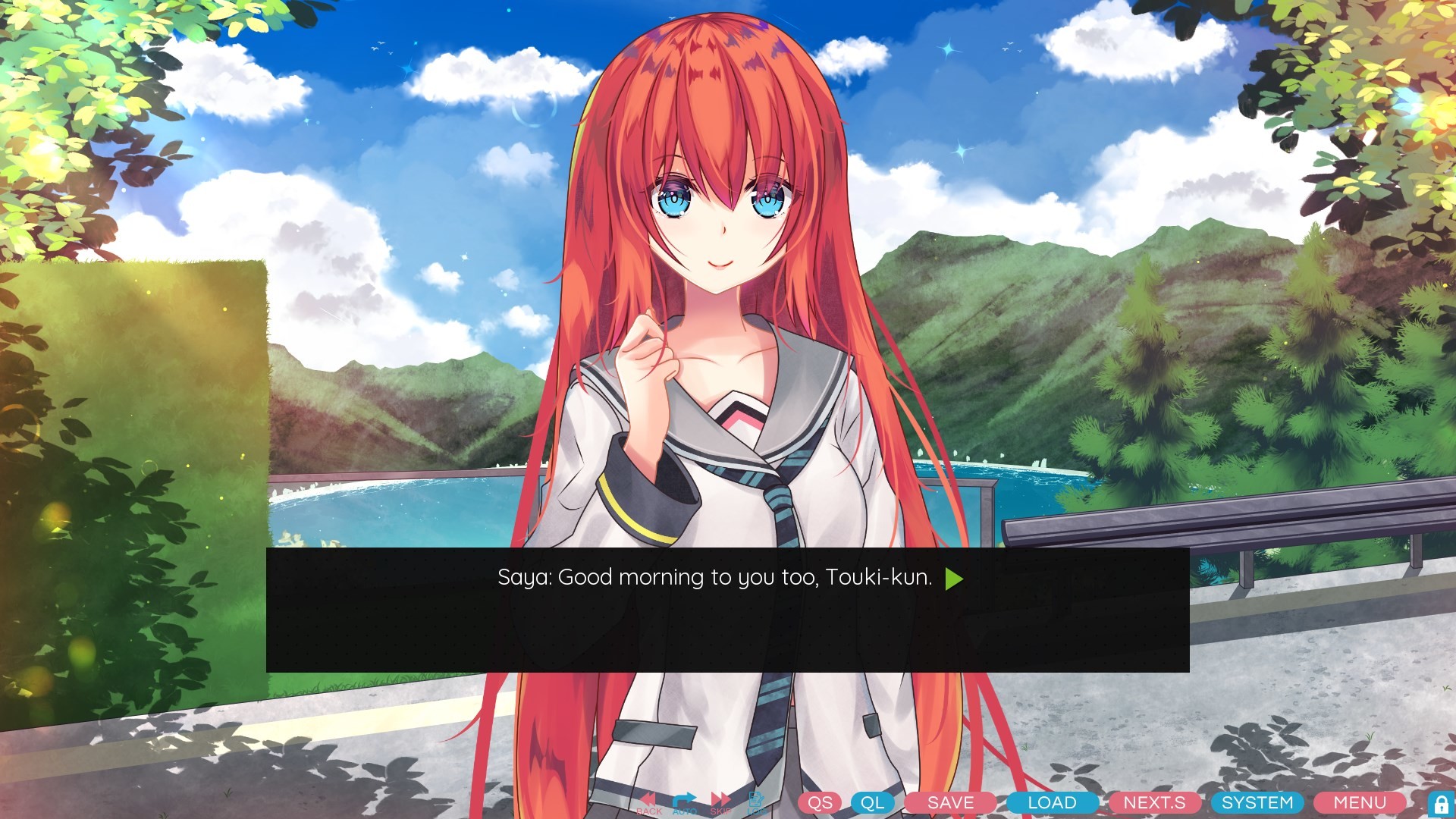Open the SAVE screen
The height and width of the screenshot is (819, 1456).
click(x=950, y=802)
